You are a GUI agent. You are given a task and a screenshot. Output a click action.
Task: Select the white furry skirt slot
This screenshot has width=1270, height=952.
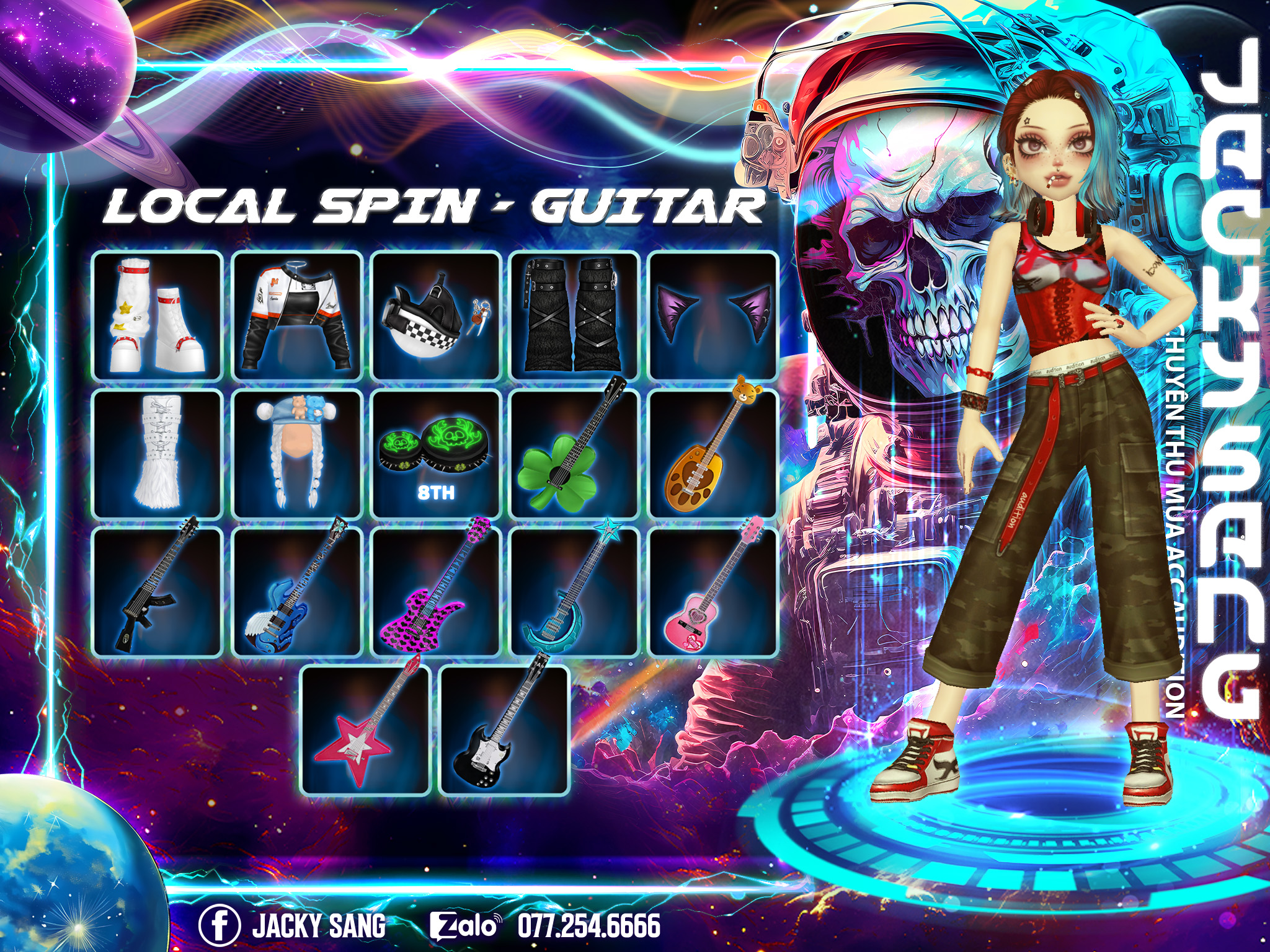pos(158,454)
